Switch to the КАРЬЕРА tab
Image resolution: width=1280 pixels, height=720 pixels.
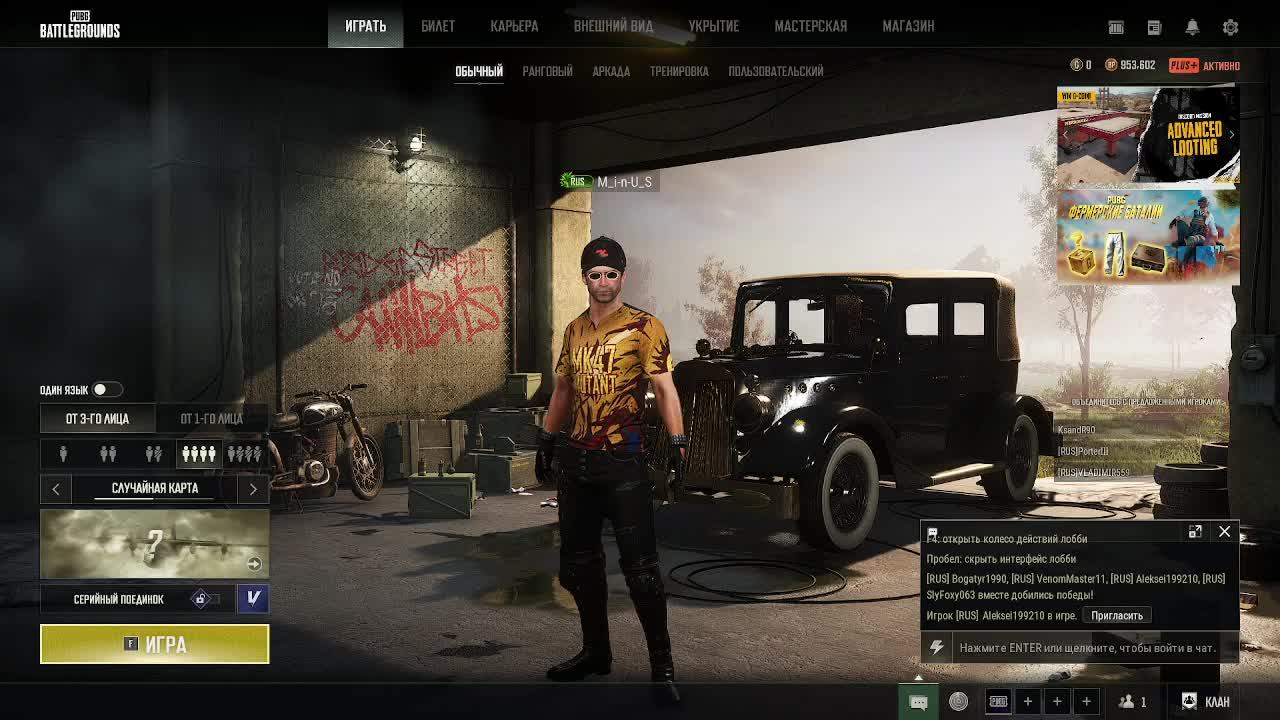pyautogui.click(x=514, y=26)
